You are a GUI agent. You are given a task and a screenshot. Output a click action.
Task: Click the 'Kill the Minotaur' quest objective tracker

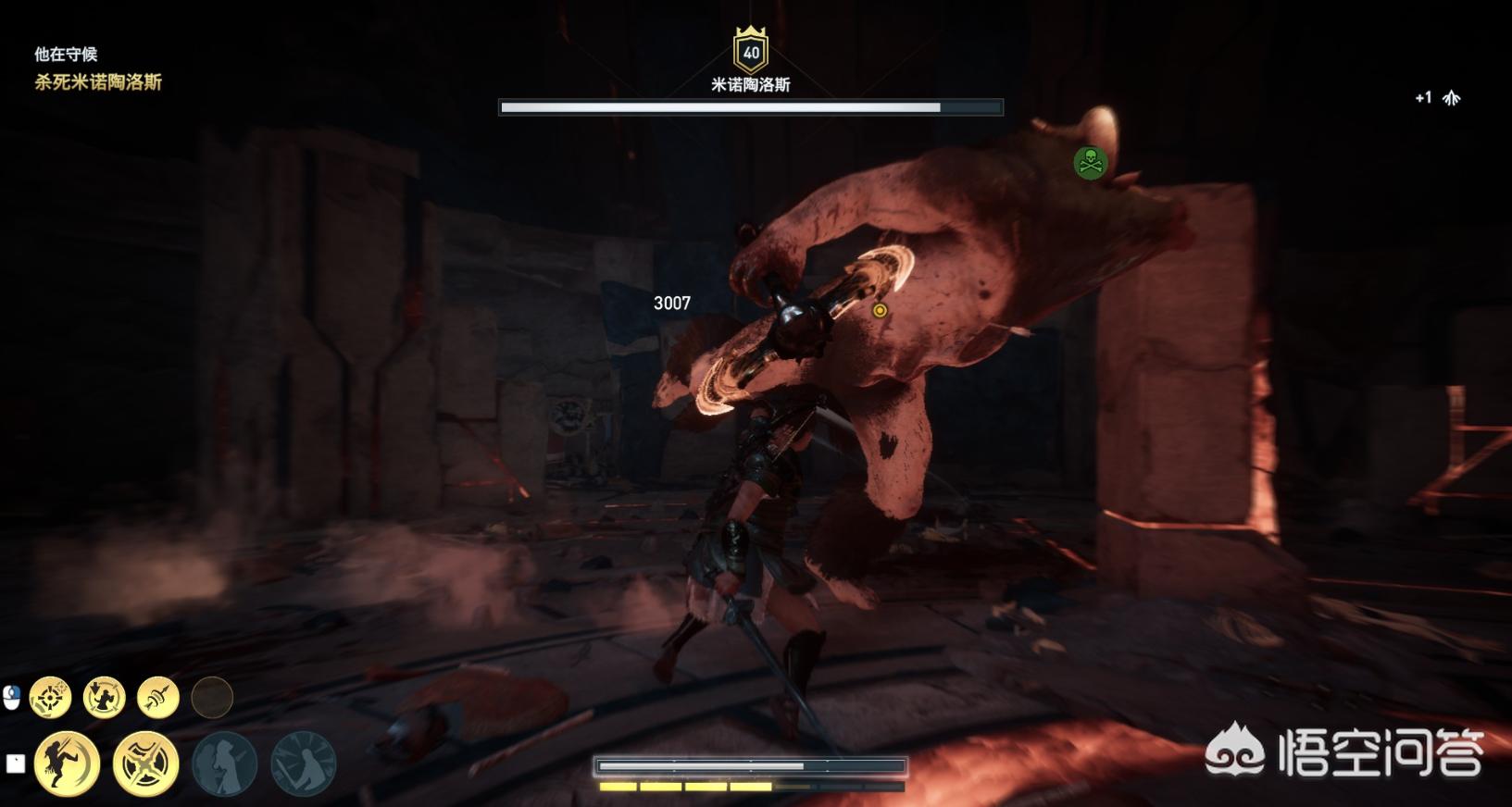(98, 82)
